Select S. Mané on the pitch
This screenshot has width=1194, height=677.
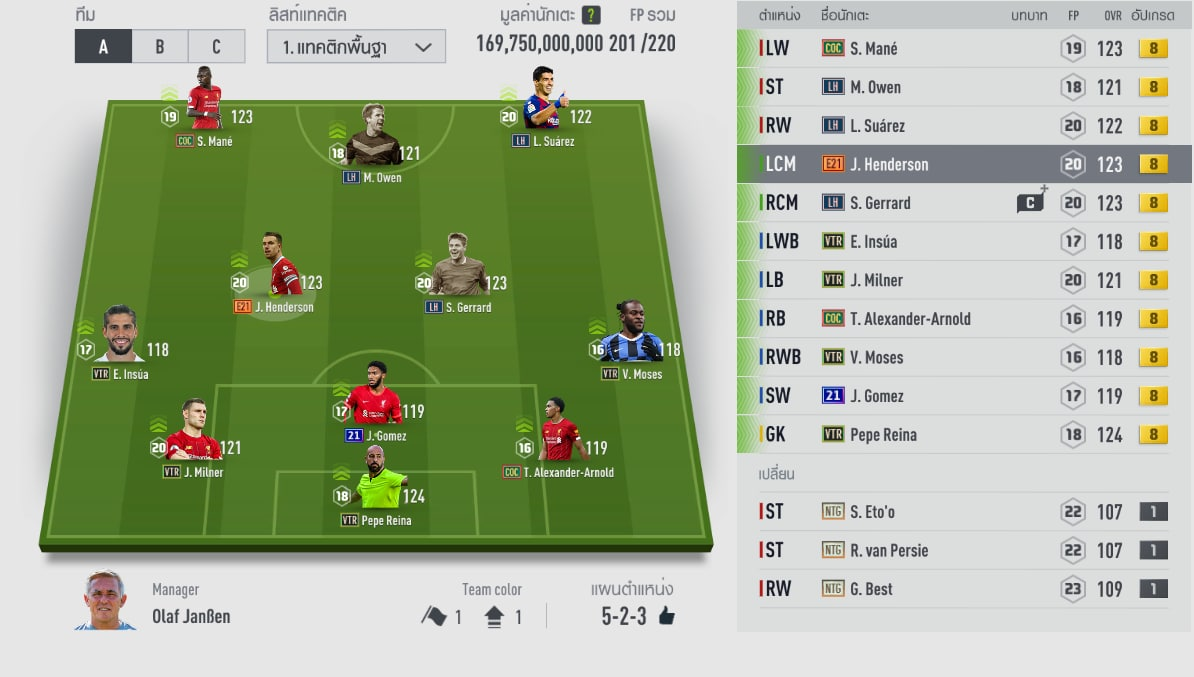[x=205, y=102]
